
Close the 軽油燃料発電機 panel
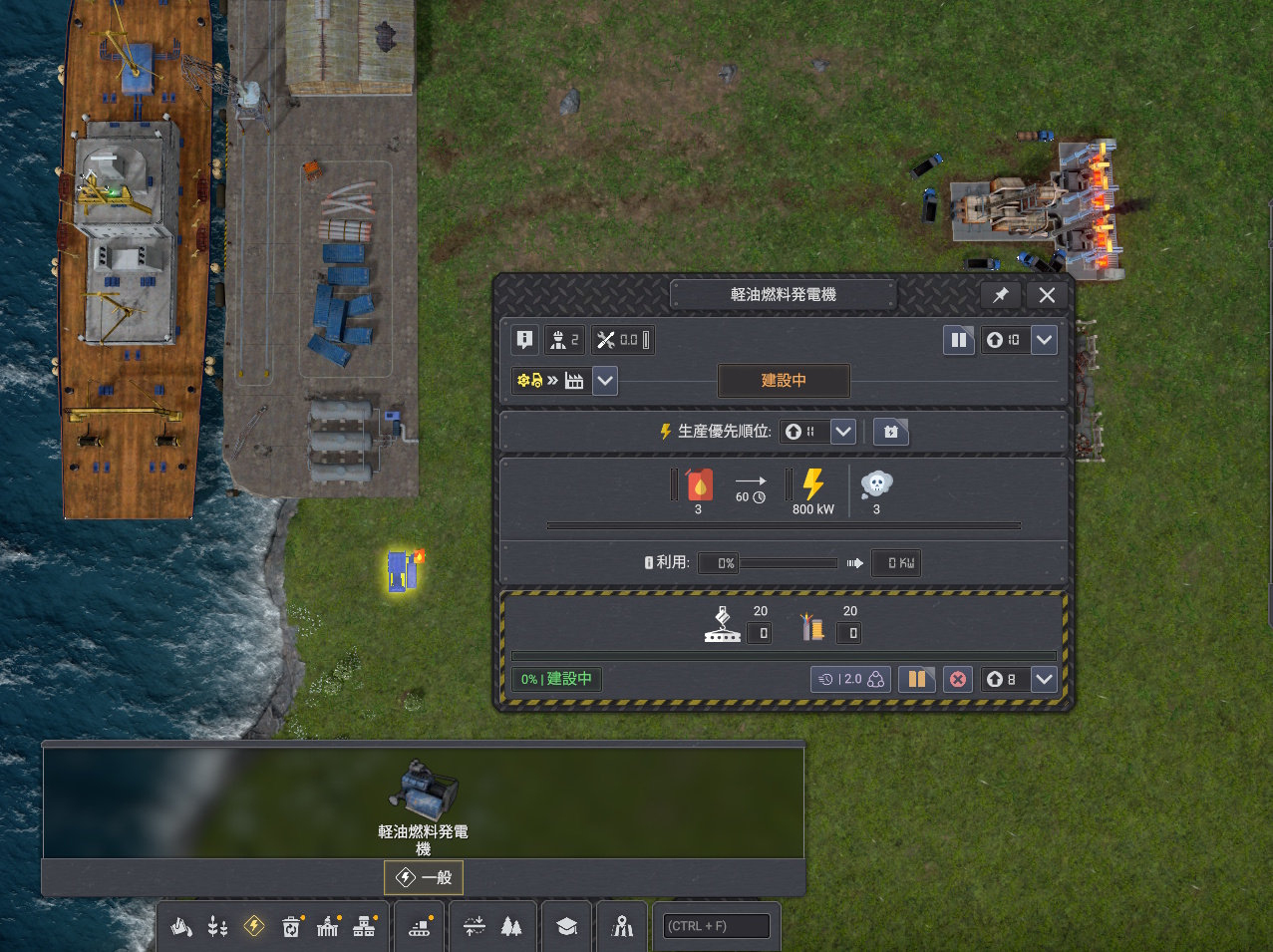[1047, 295]
